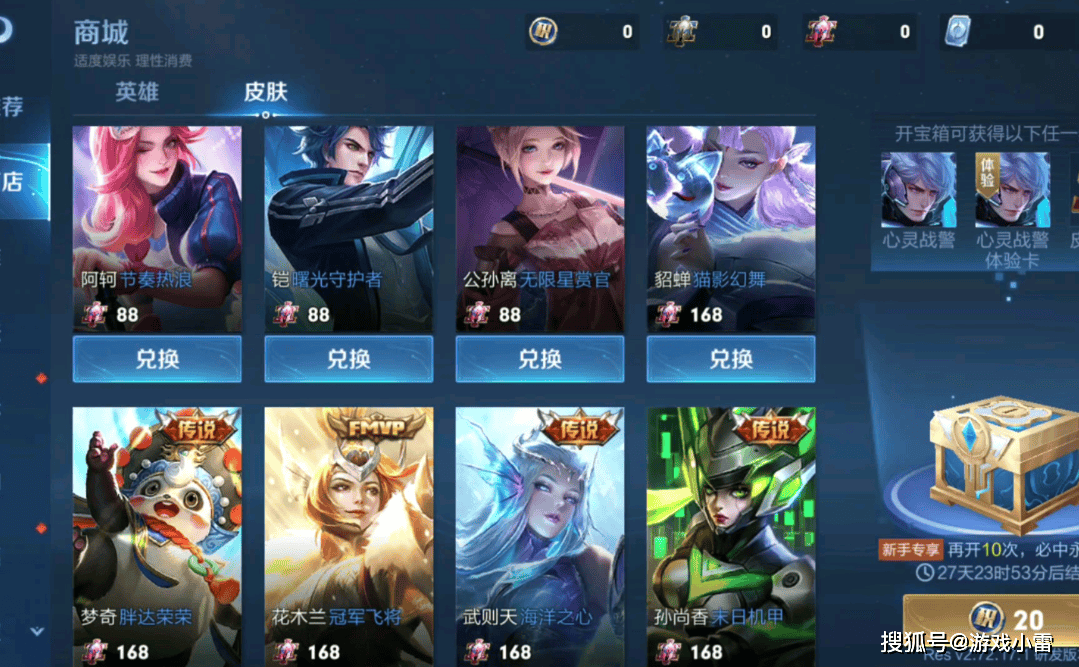Exchange for 公孙离 无限星赏官 skin
The image size is (1079, 667).
pos(540,359)
